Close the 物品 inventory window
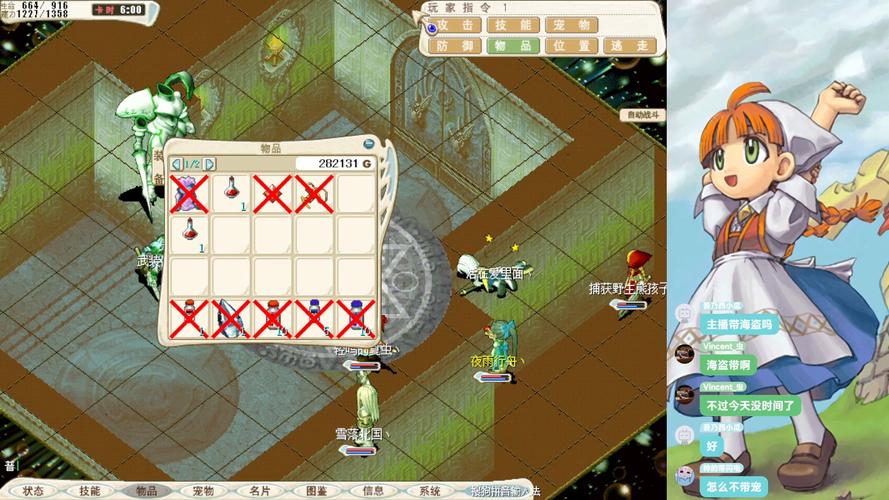This screenshot has height=500, width=889. point(369,145)
